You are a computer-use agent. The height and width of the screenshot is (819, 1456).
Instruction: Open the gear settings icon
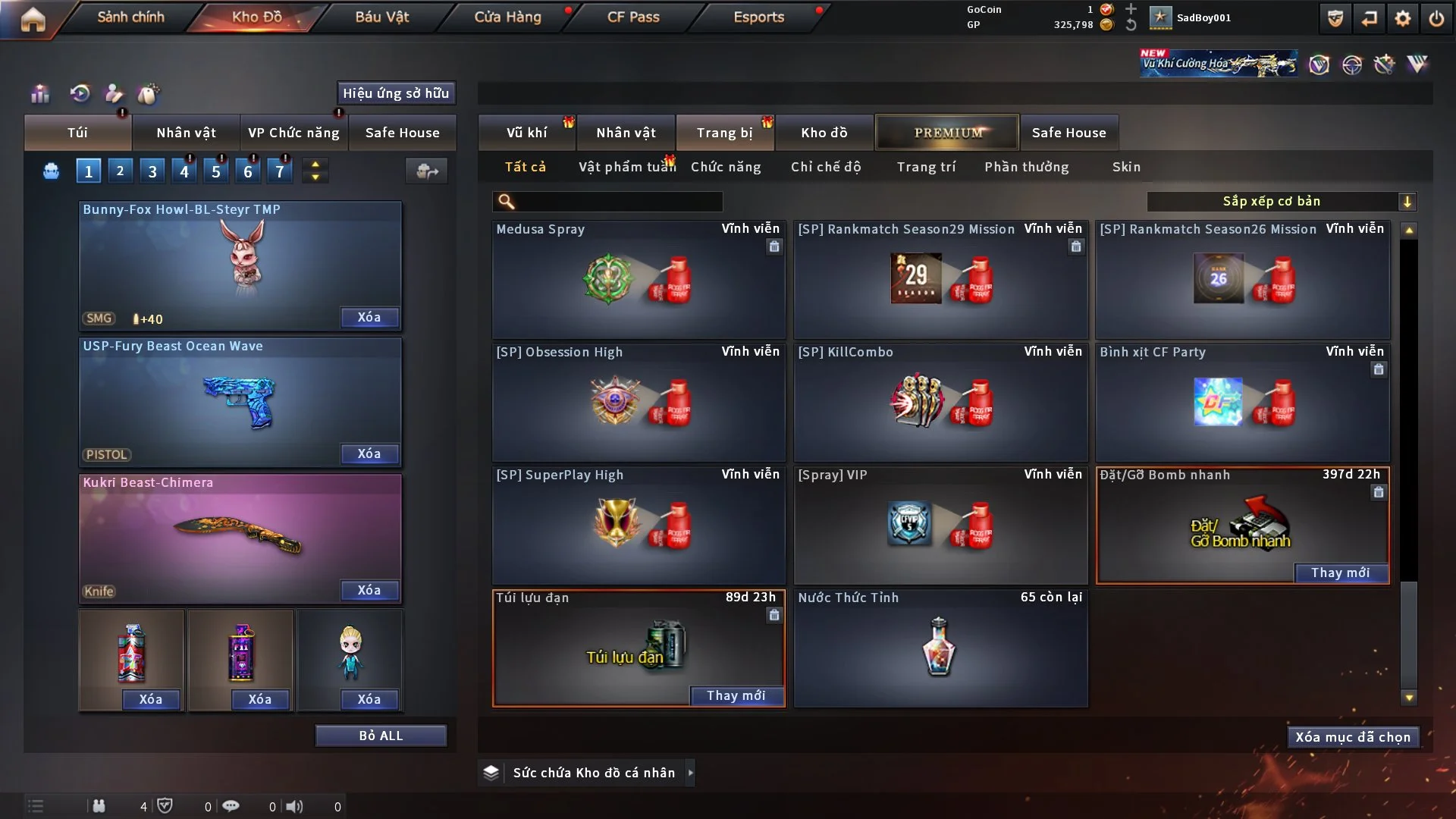coord(1402,18)
